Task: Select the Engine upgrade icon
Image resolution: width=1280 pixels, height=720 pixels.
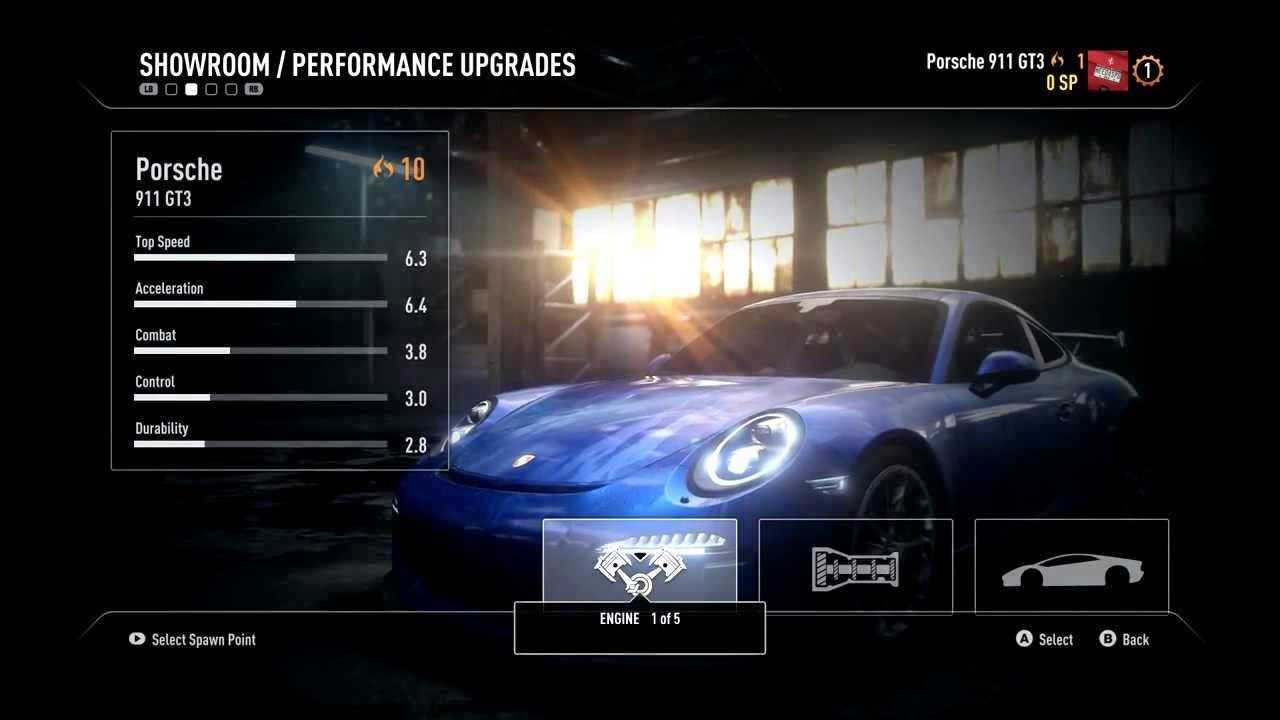Action: tap(640, 565)
